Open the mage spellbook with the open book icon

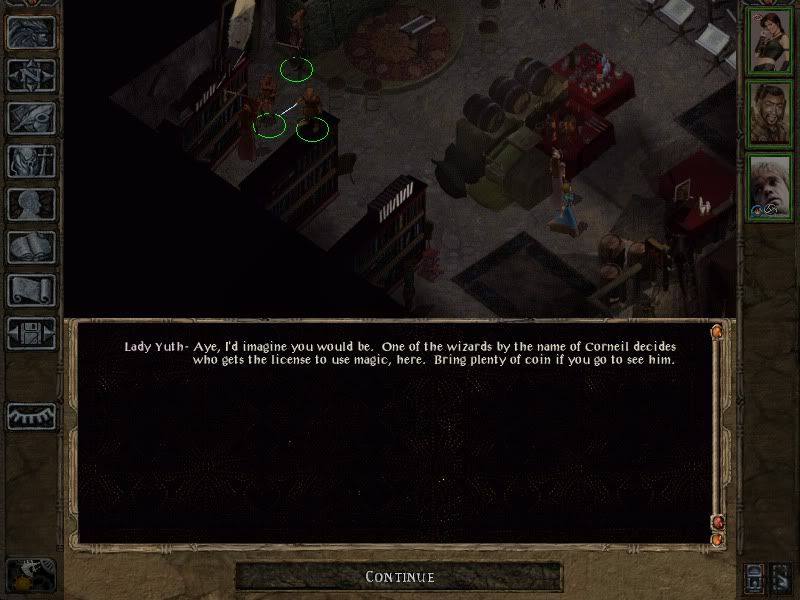(31, 247)
